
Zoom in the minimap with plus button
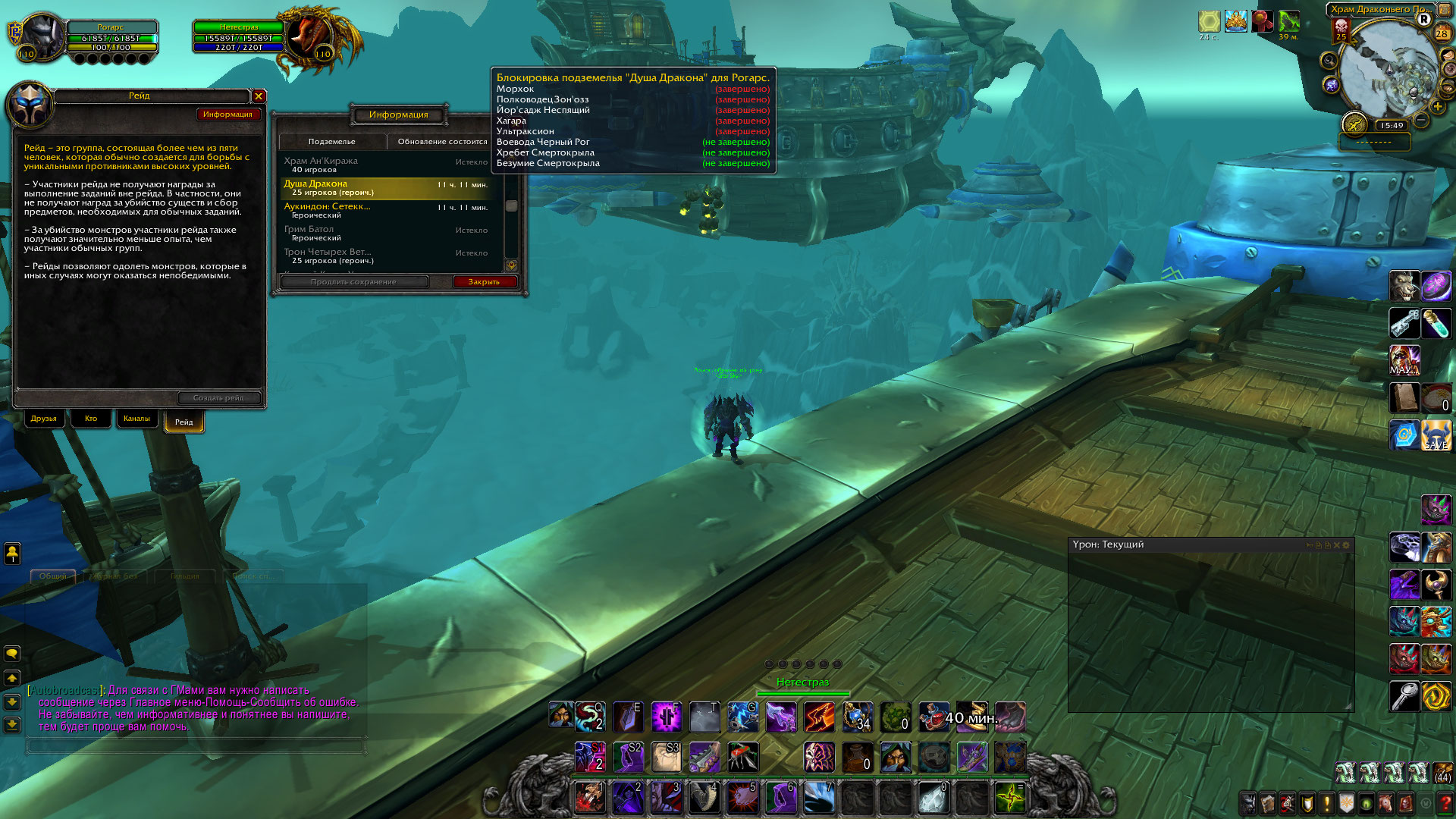coord(1438,107)
